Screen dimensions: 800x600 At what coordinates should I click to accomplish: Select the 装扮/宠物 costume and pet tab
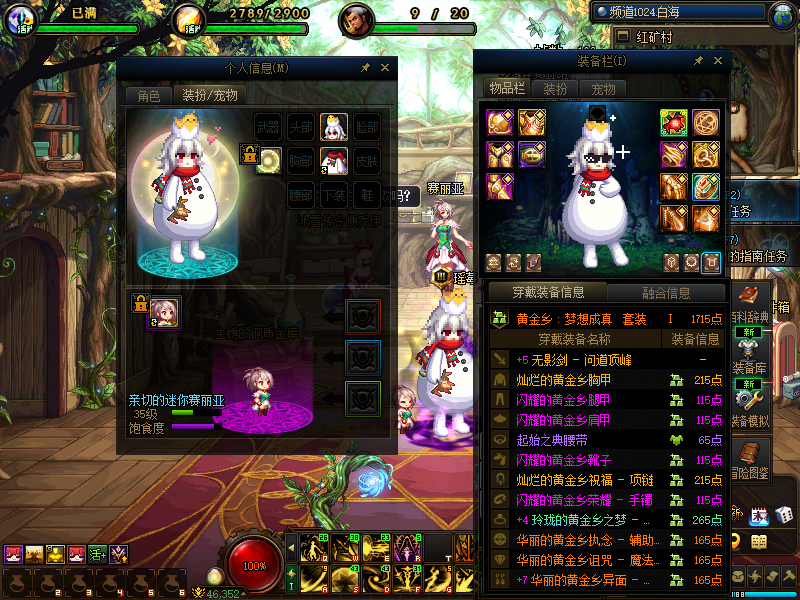[209, 96]
